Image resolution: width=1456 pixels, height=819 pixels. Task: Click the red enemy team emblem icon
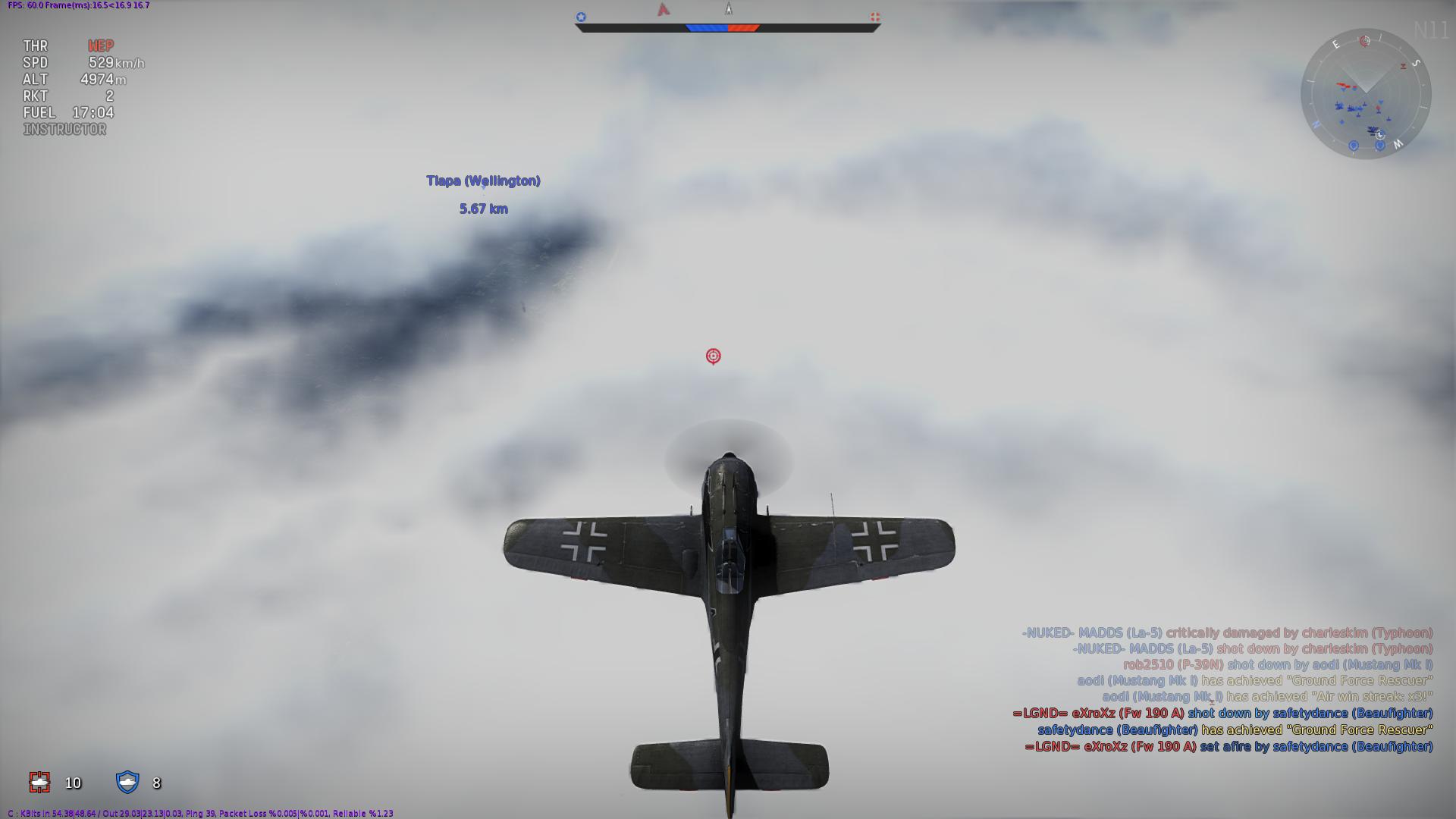pos(875,17)
